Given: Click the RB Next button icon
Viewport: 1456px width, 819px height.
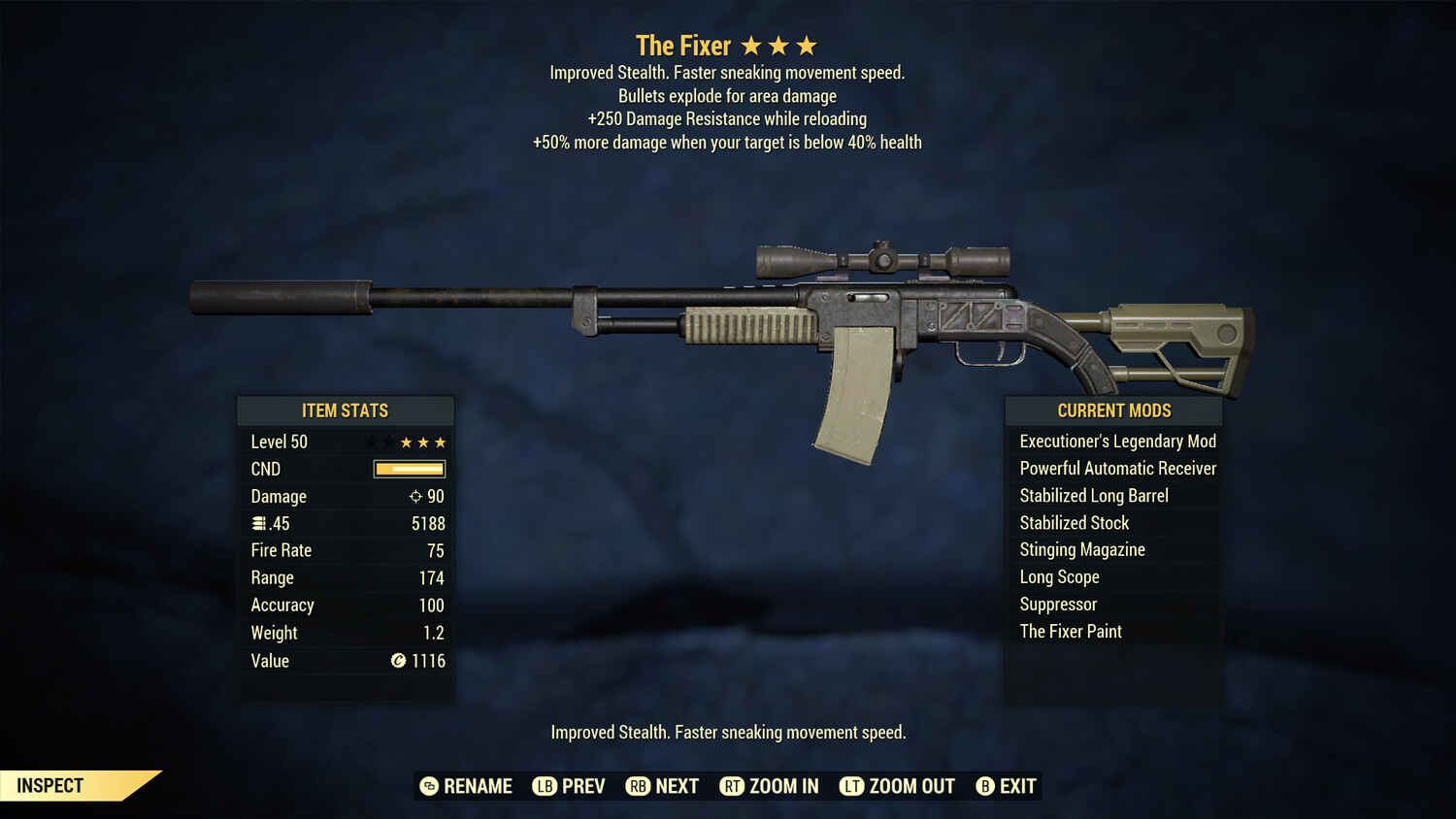Looking at the screenshot, I should (x=639, y=786).
